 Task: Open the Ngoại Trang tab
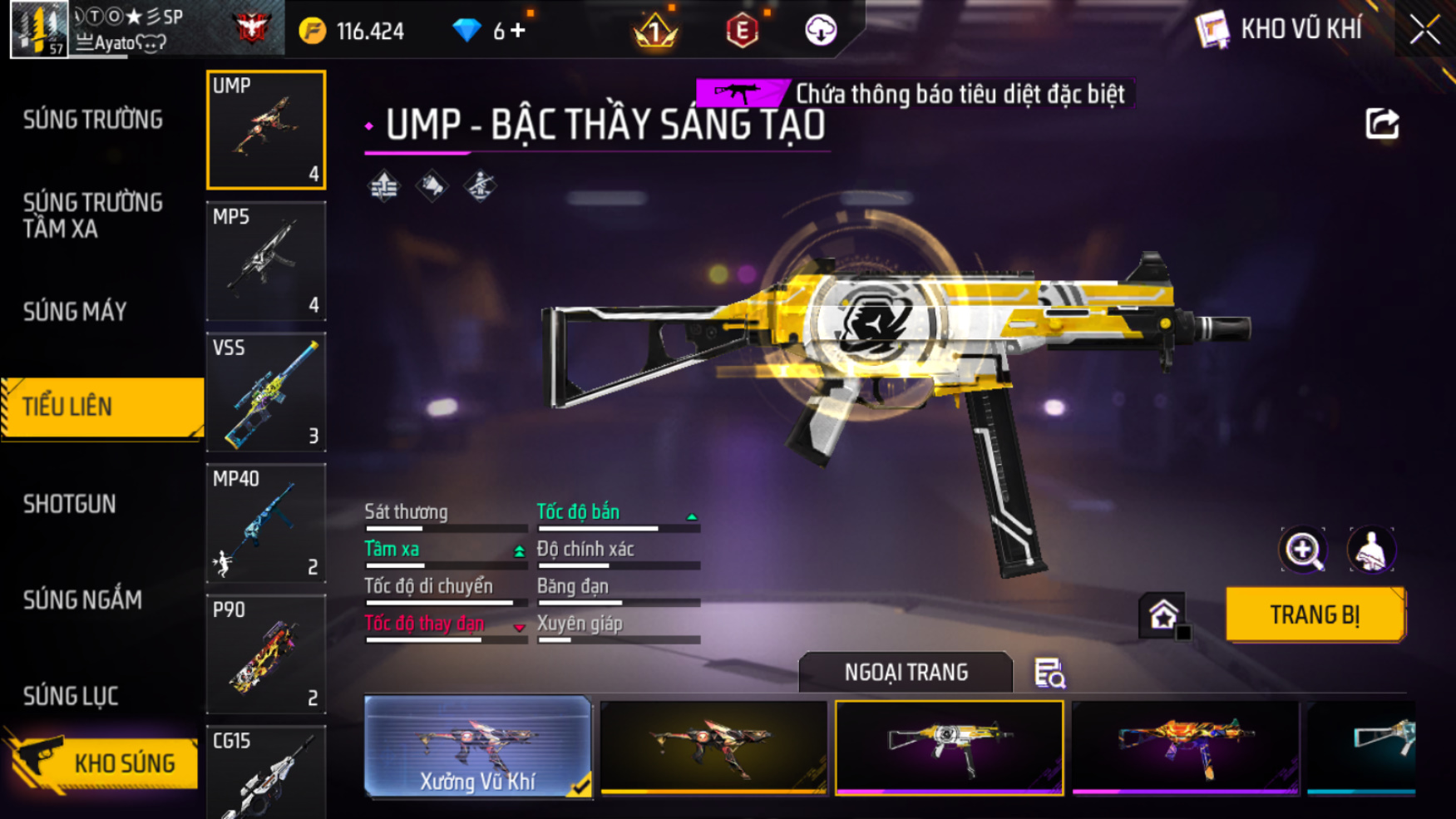coord(906,672)
